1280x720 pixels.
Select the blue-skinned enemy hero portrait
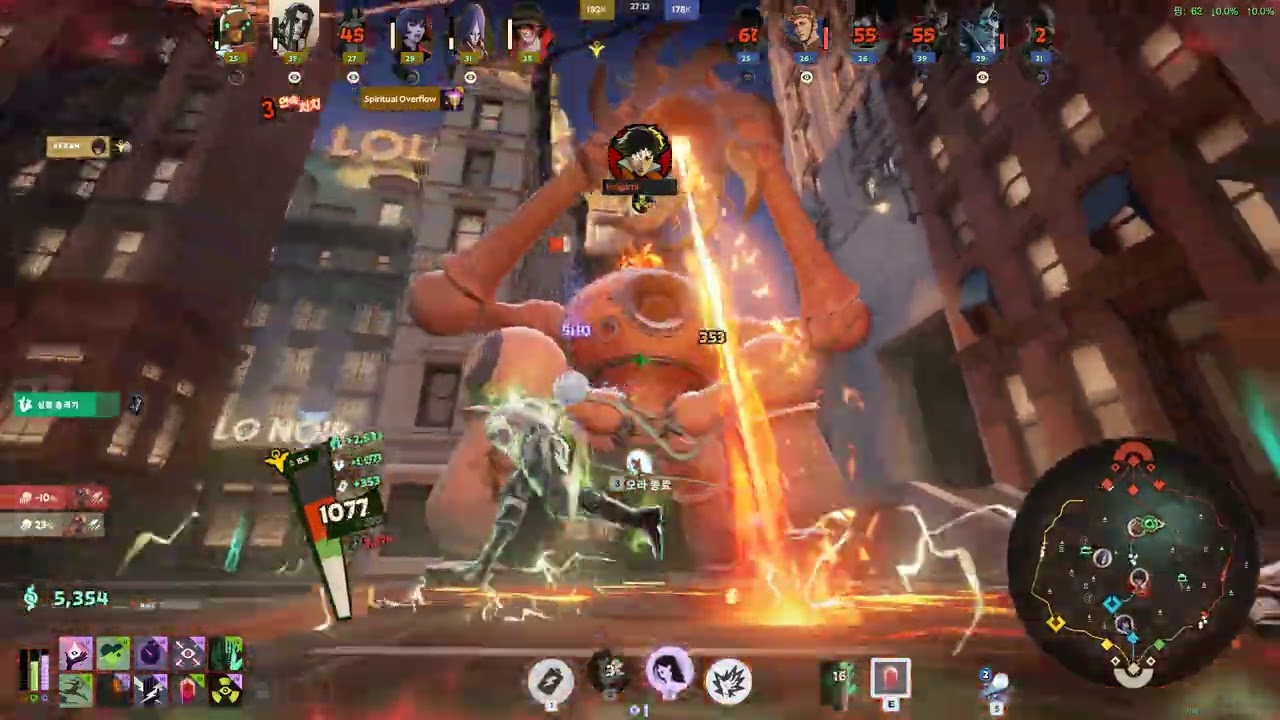click(981, 32)
